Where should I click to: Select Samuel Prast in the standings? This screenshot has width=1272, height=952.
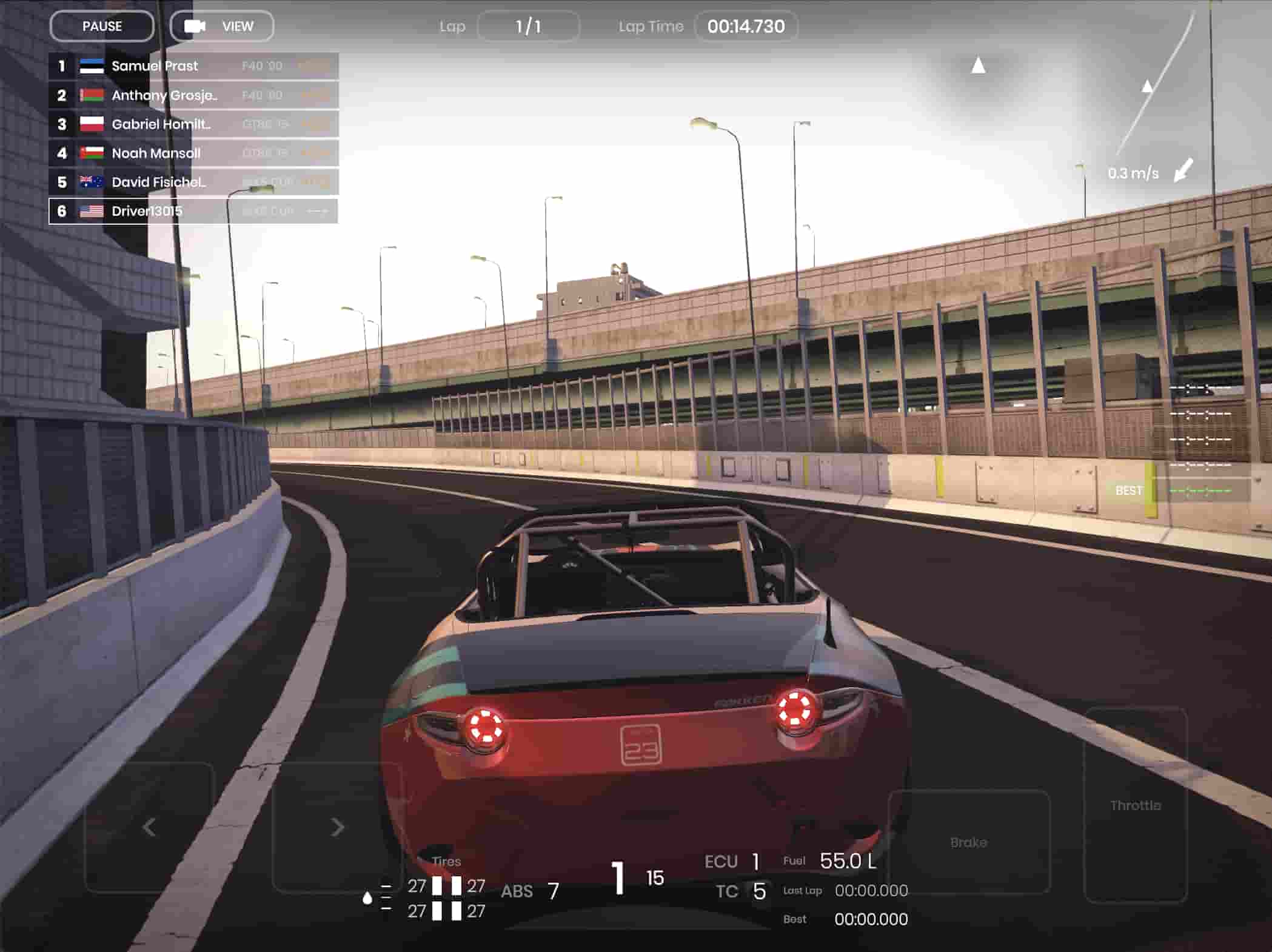tap(193, 66)
